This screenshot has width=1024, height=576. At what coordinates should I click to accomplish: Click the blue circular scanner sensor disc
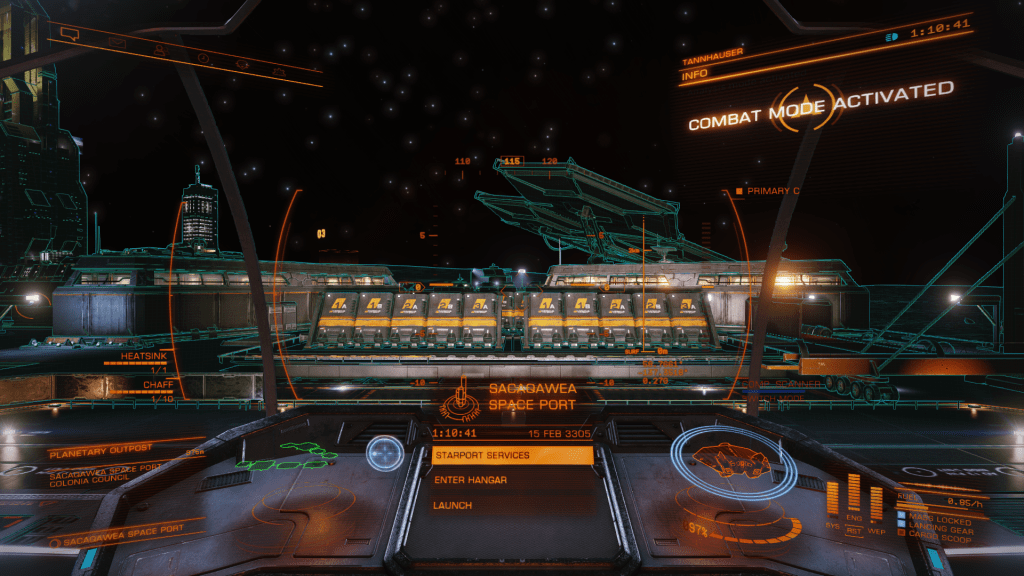coord(383,454)
